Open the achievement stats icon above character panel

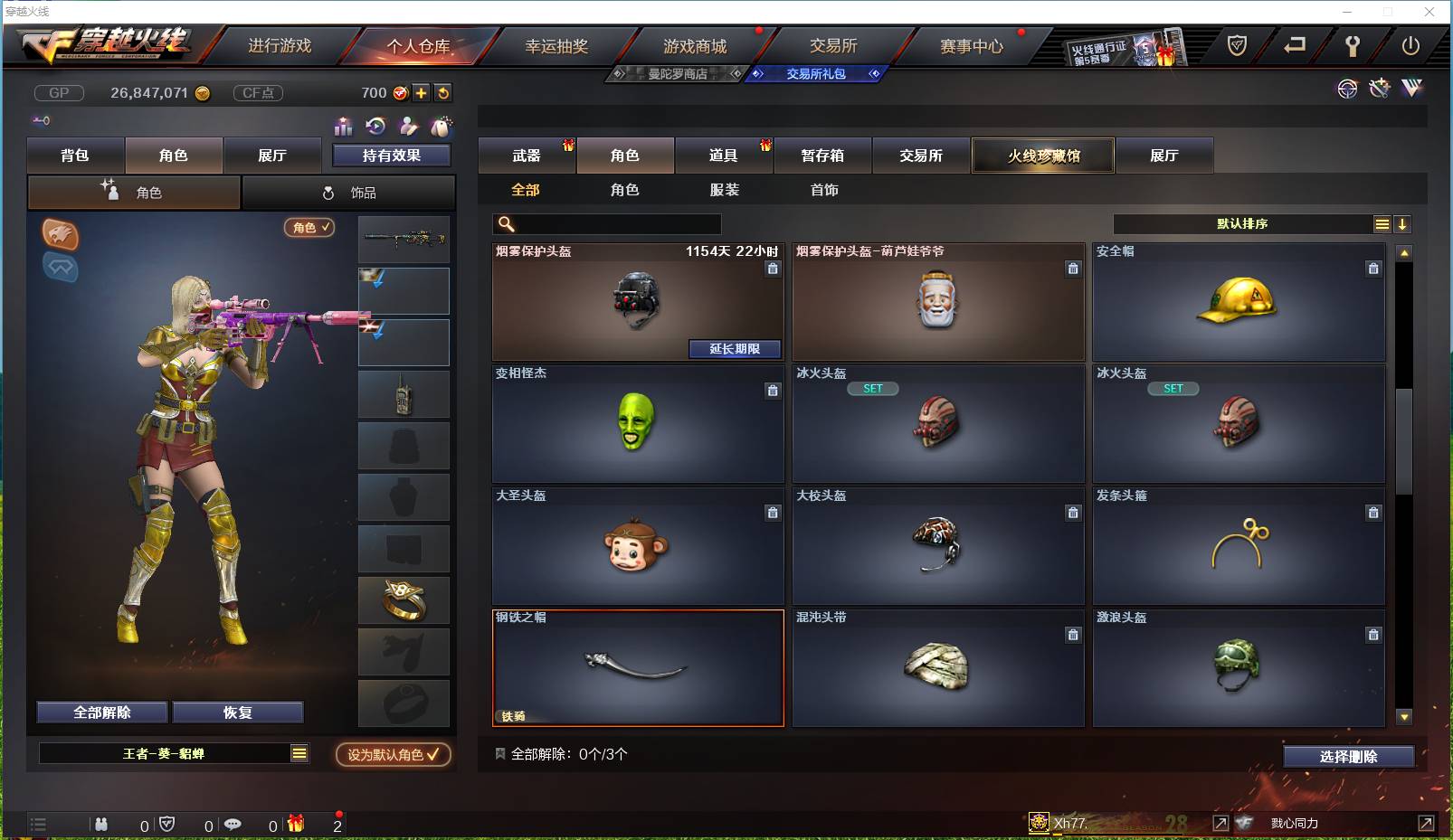tap(344, 127)
